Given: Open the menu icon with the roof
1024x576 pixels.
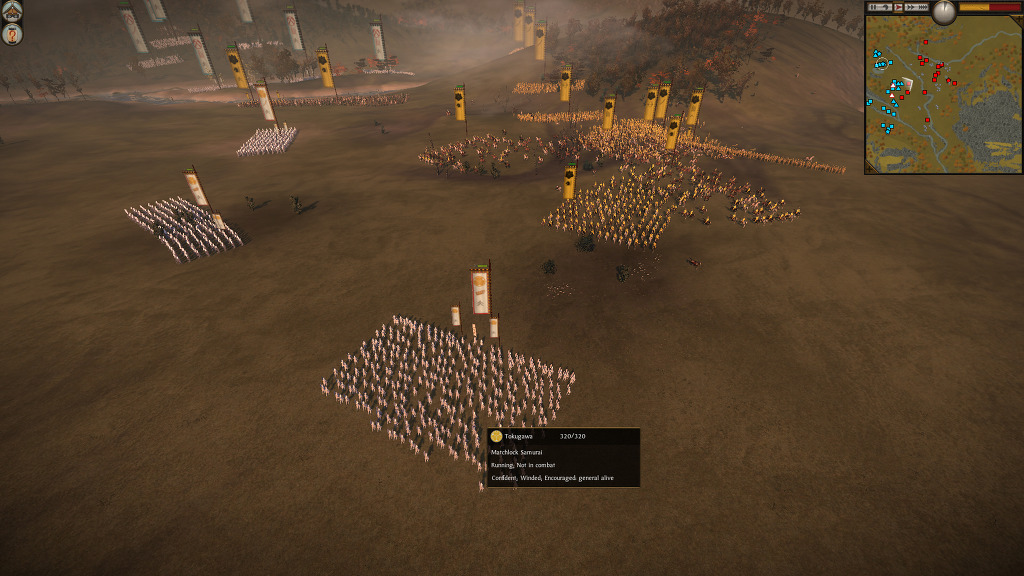Looking at the screenshot, I should (12, 12).
